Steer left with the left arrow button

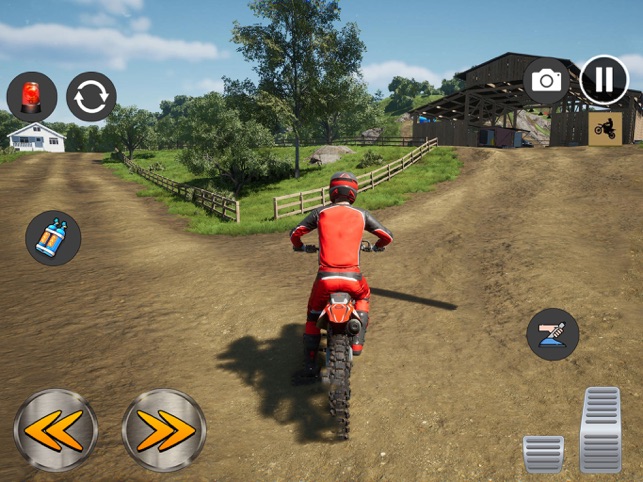pos(56,430)
